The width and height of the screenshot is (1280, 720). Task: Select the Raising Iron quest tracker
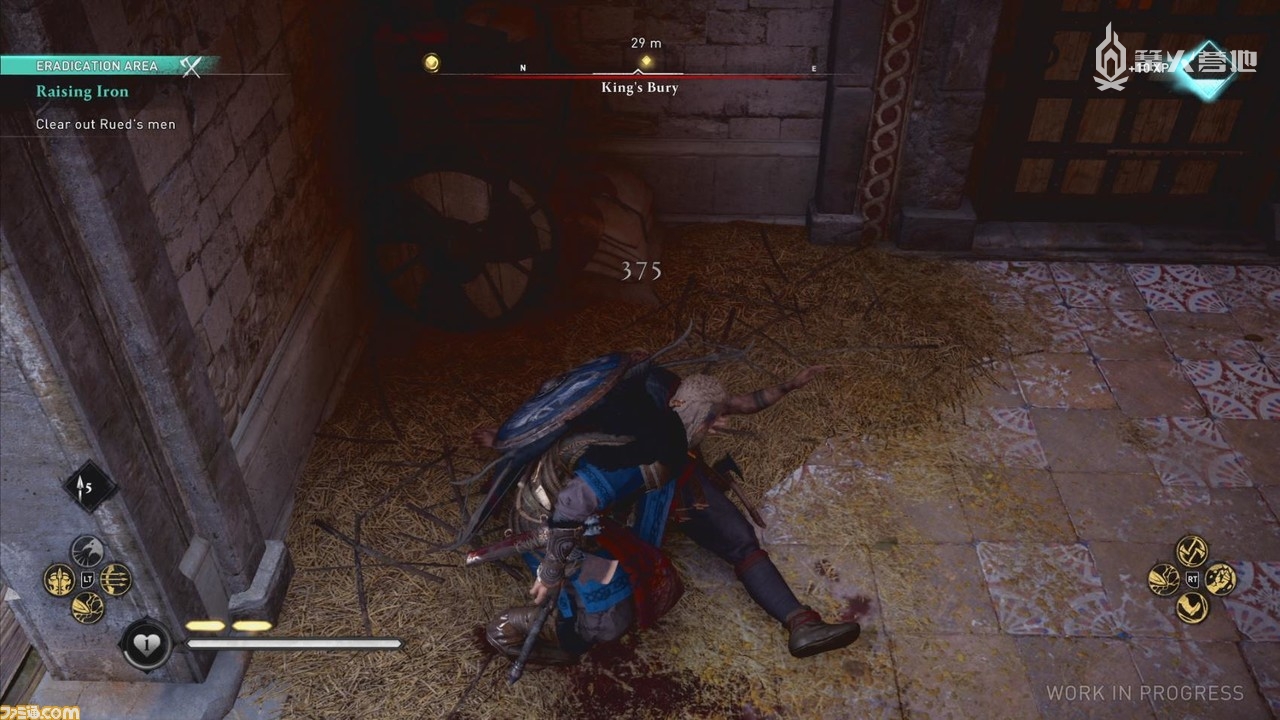point(82,92)
